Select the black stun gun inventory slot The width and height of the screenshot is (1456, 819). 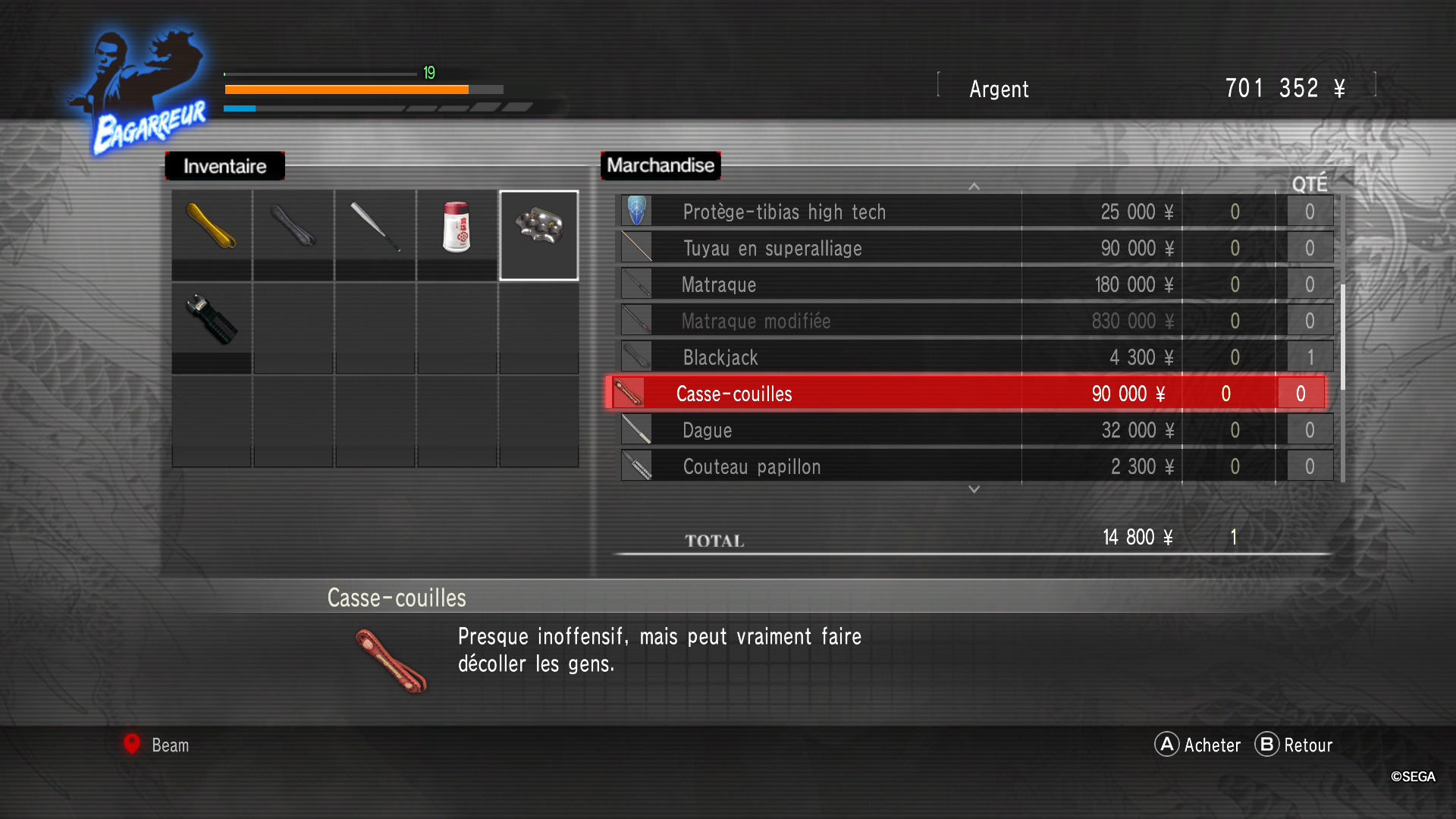click(x=212, y=319)
